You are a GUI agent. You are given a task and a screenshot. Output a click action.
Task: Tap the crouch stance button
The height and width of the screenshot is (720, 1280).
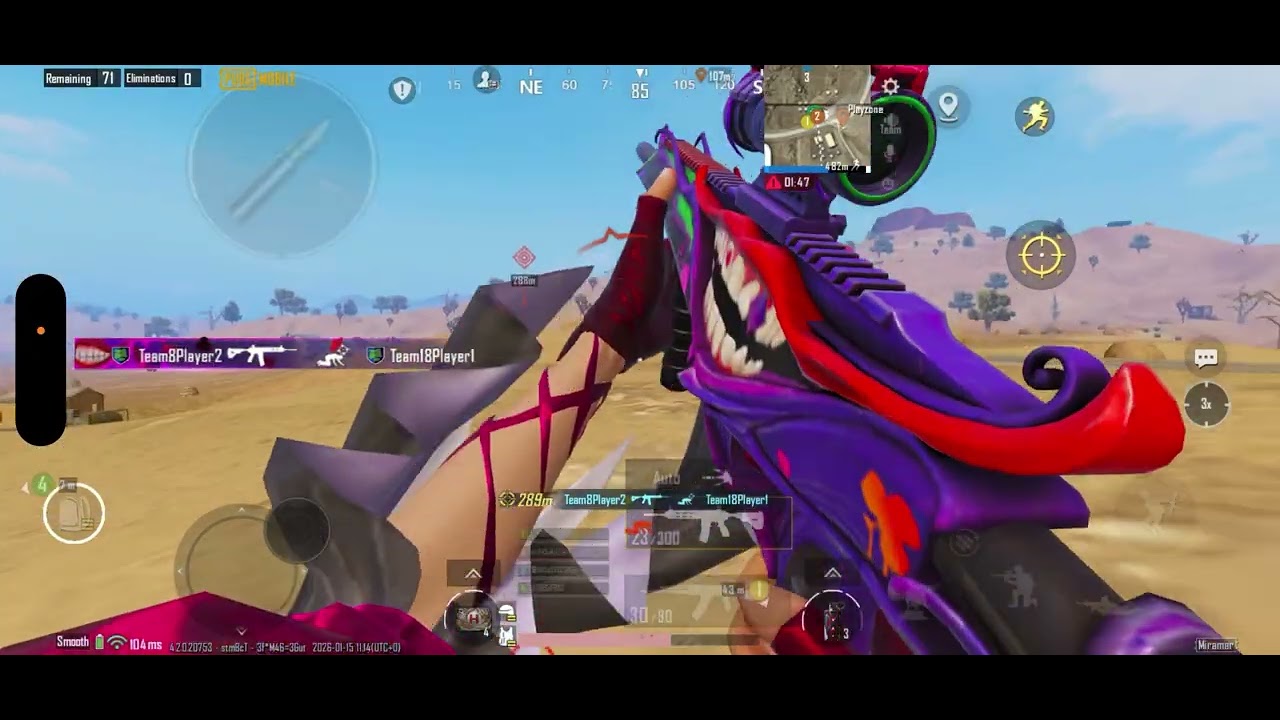pyautogui.click(x=1020, y=588)
